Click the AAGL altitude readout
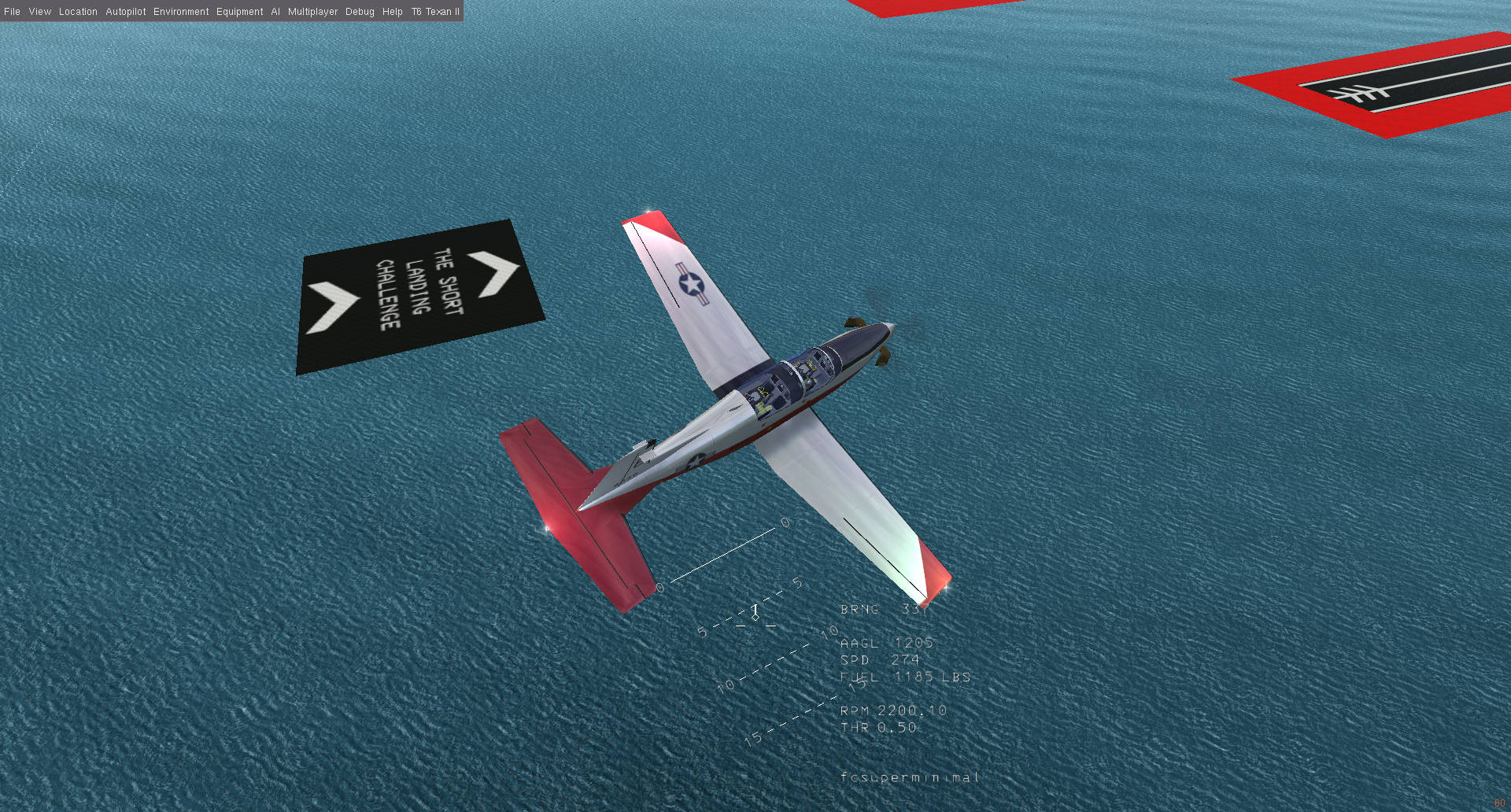 pos(885,642)
